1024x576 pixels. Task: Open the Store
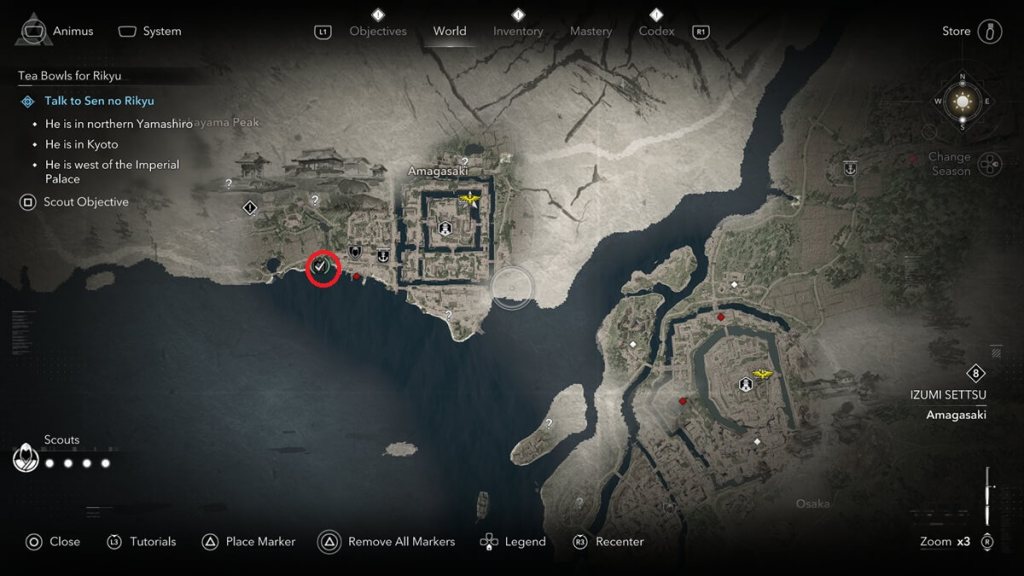[956, 31]
